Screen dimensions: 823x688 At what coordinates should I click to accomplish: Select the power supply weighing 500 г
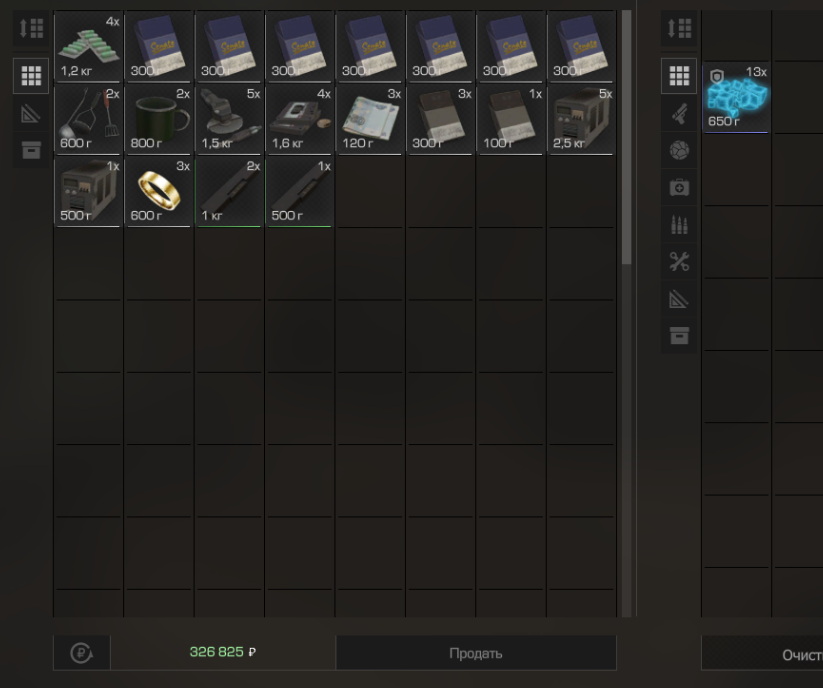click(x=88, y=191)
